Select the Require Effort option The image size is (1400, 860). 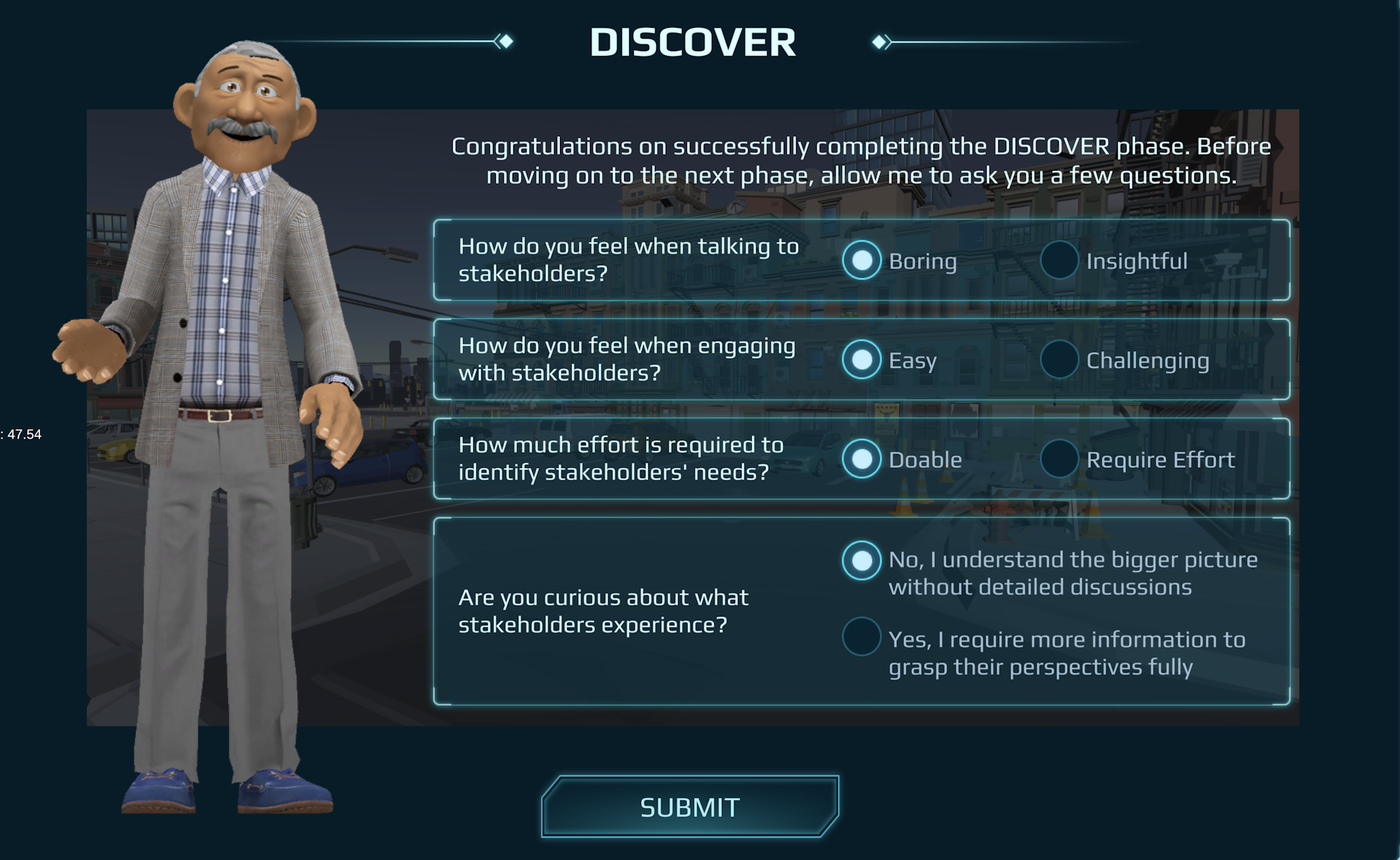tap(1059, 459)
